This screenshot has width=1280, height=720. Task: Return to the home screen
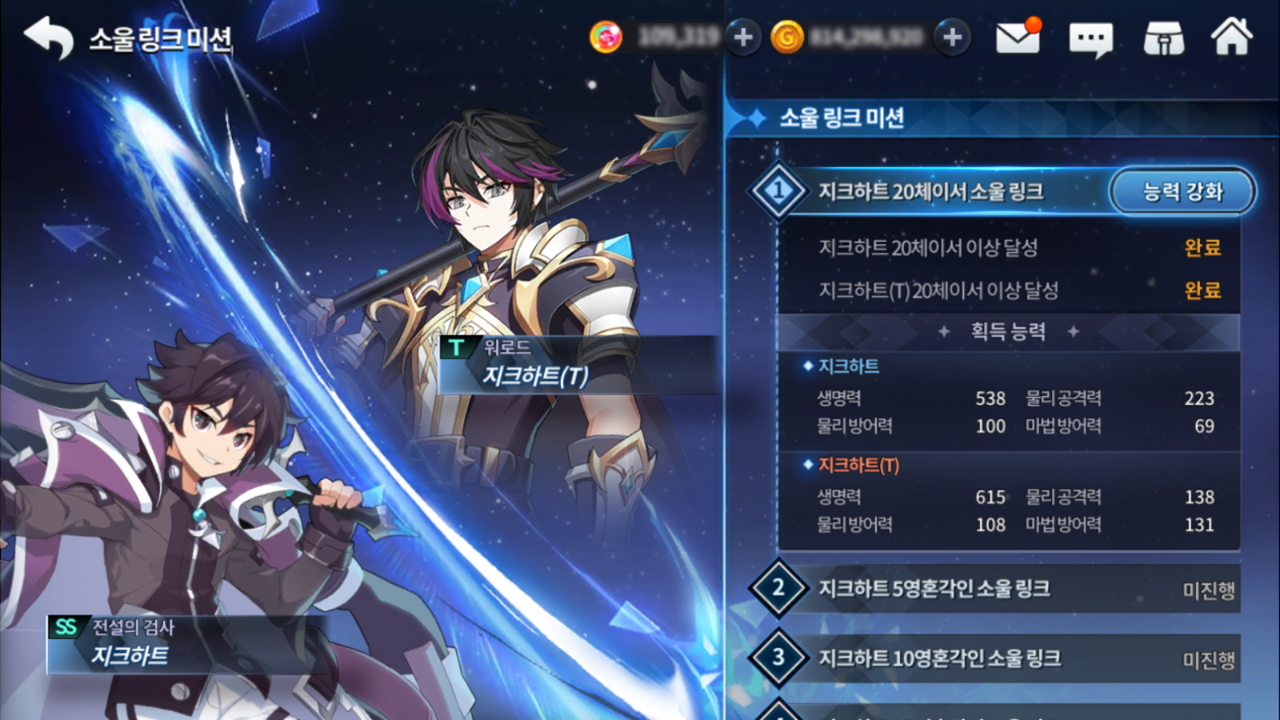pyautogui.click(x=1232, y=38)
